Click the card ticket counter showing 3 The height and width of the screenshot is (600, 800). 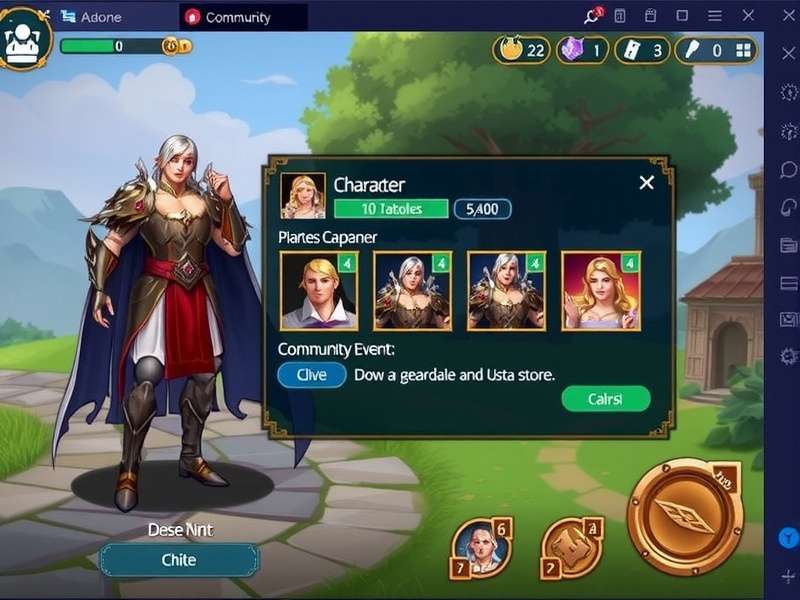pos(642,50)
